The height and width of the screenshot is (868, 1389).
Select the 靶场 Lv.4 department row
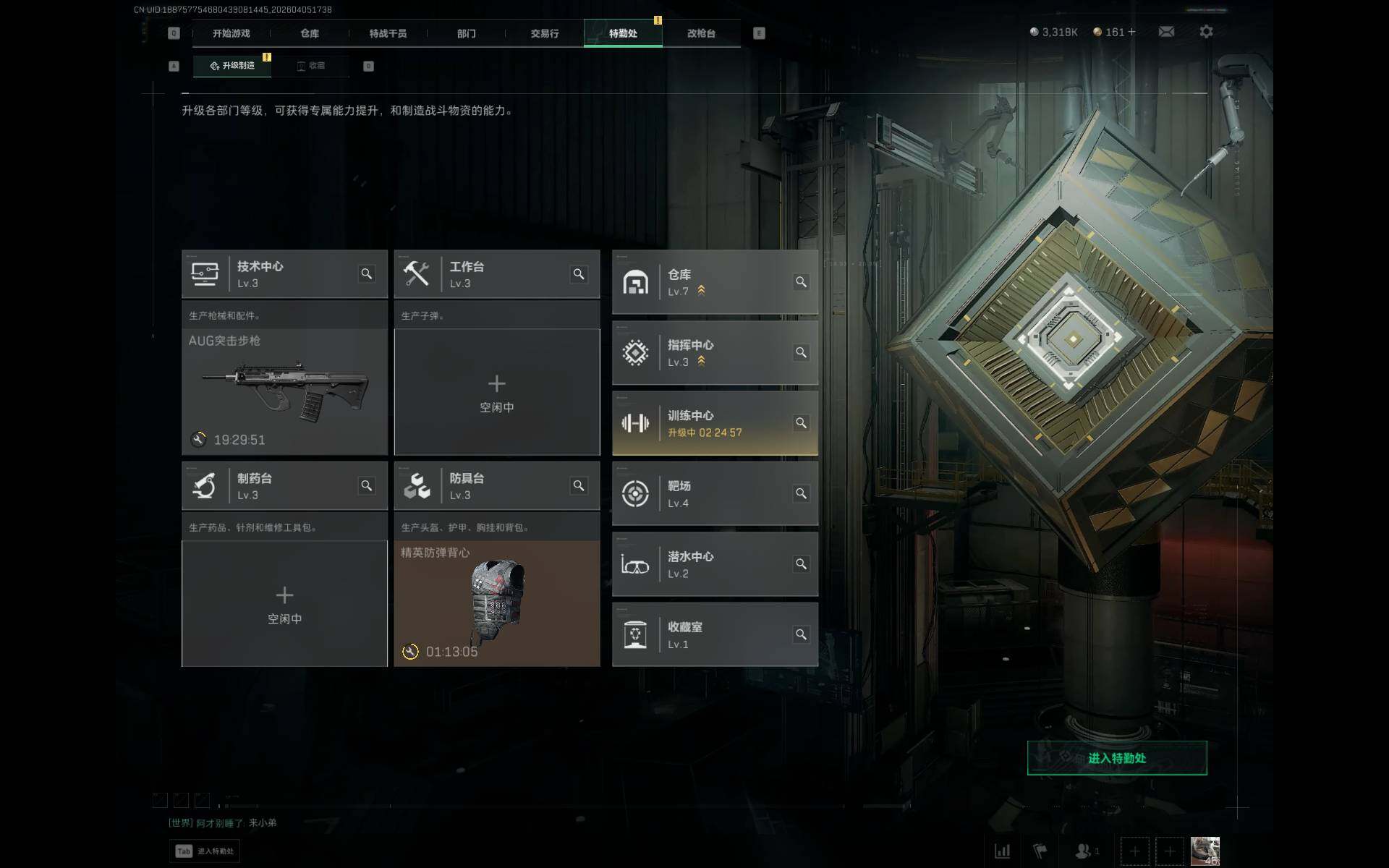(x=705, y=493)
